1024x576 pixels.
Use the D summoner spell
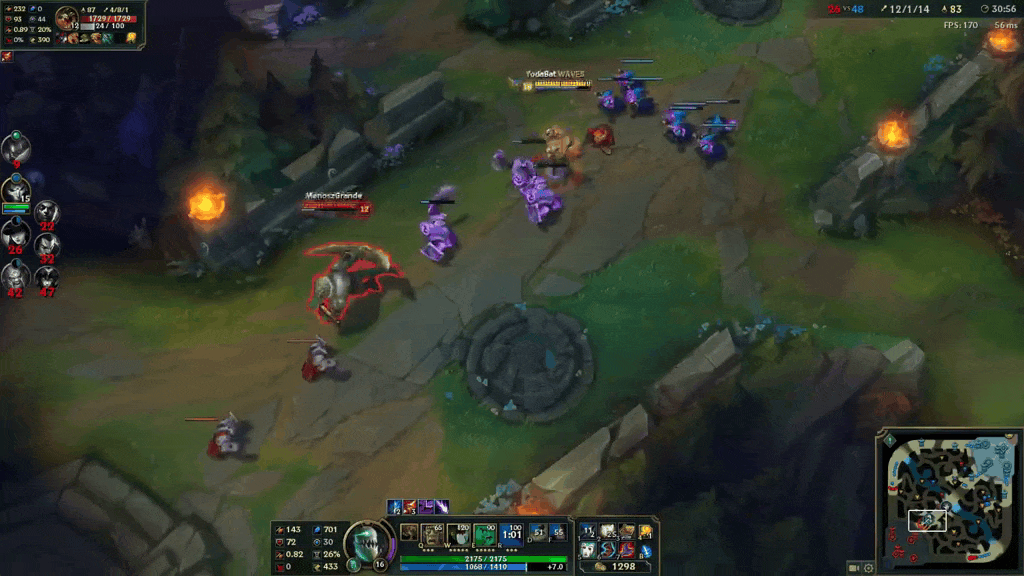537,533
